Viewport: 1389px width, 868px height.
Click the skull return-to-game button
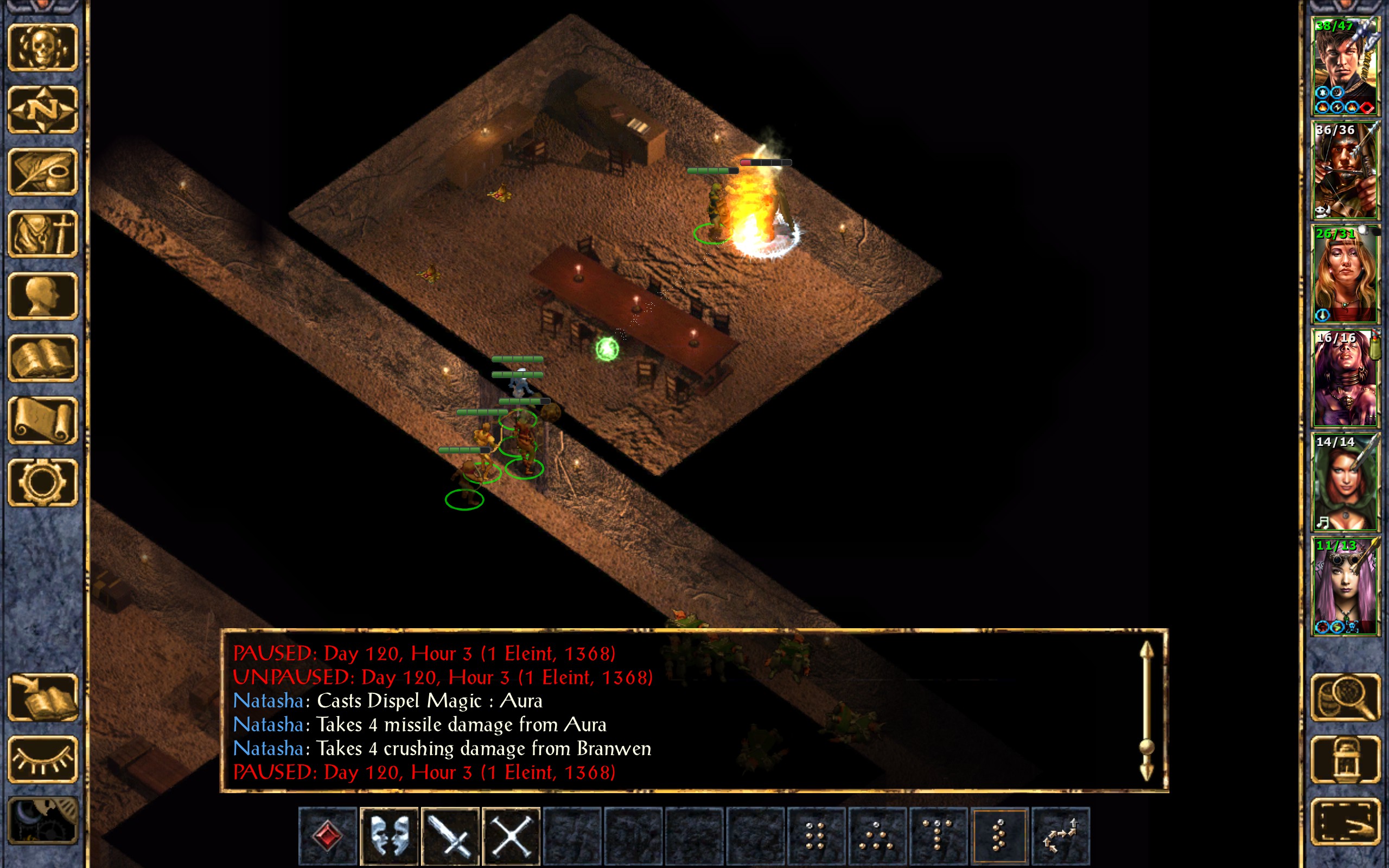point(42,48)
